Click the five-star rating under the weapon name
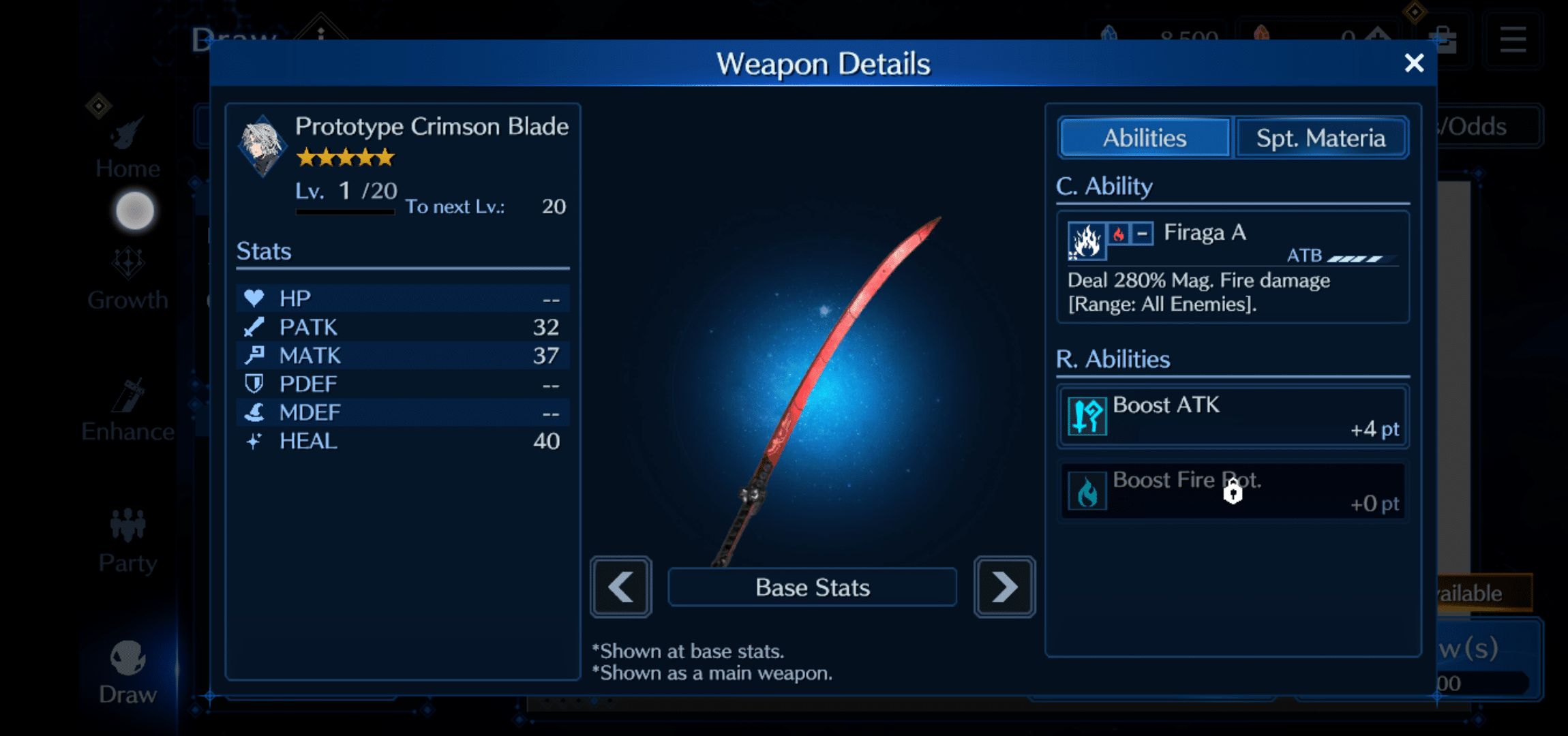The width and height of the screenshot is (1568, 736). [346, 157]
